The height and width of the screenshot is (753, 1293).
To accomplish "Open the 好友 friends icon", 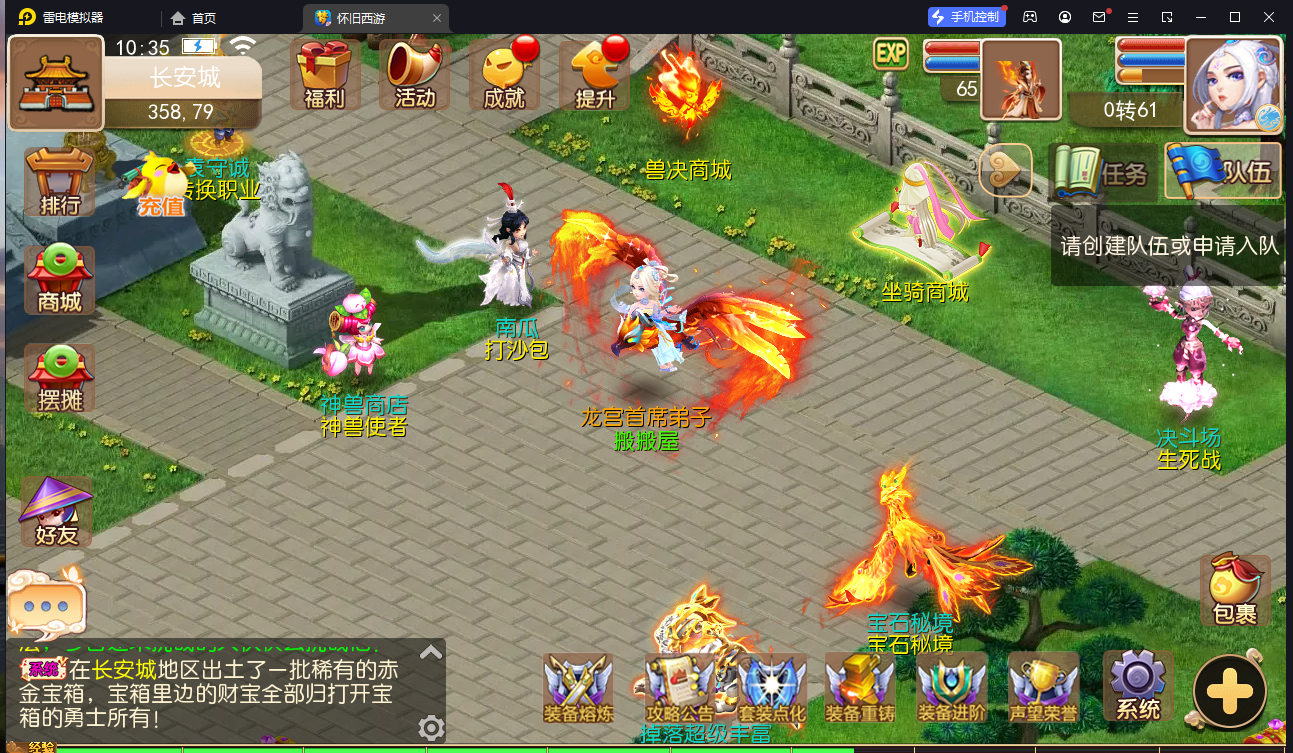I will pyautogui.click(x=57, y=512).
